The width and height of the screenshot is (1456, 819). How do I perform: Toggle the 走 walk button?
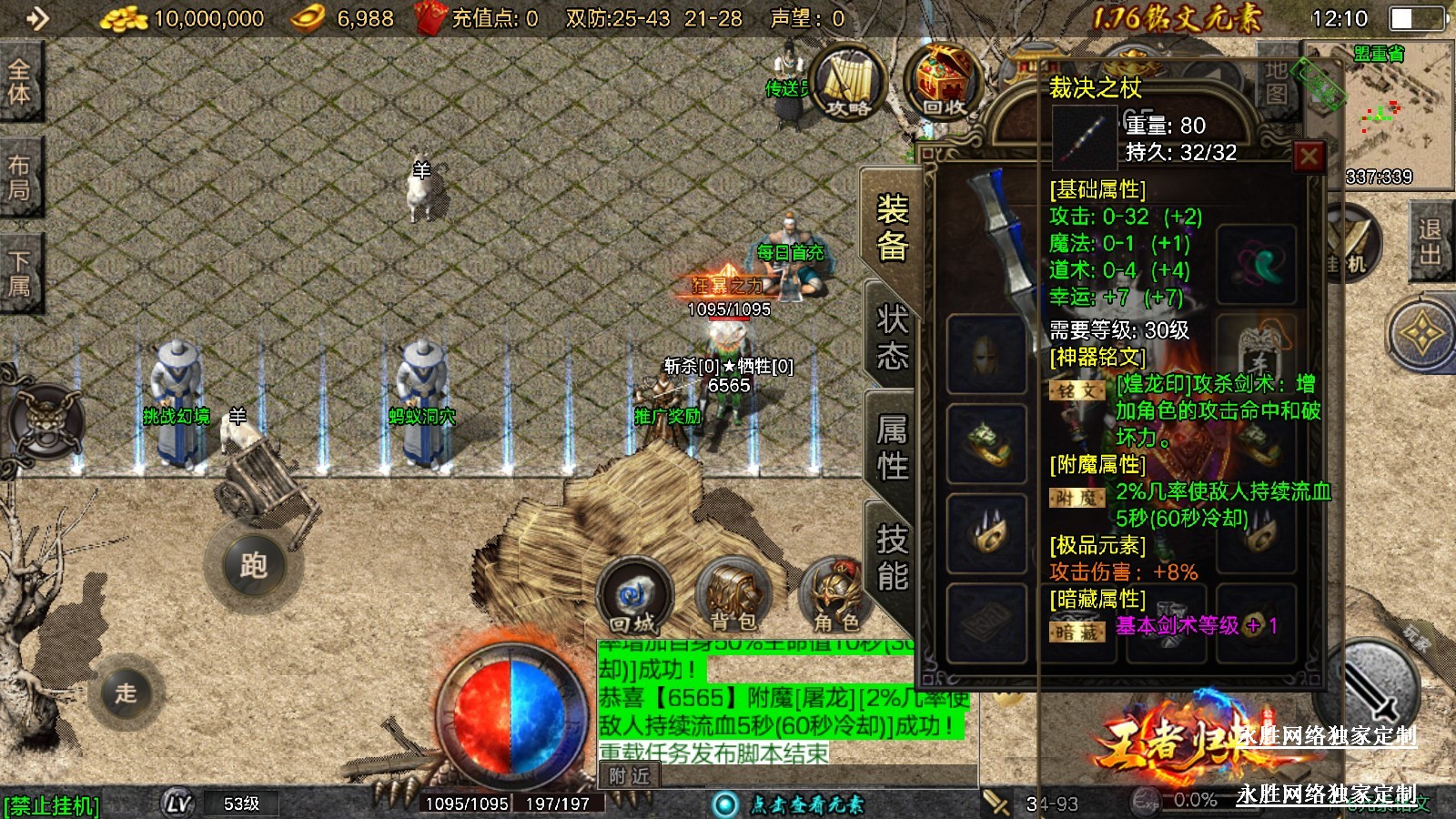point(126,693)
